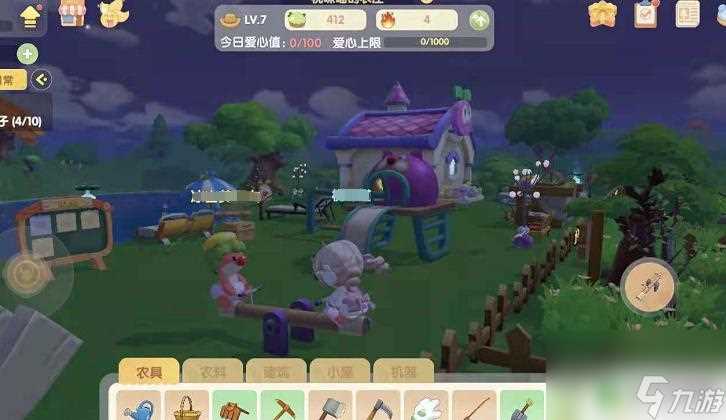This screenshot has width=726, height=420.
Task: Tap the yellow home arrow button
Action: pyautogui.click(x=28, y=15)
